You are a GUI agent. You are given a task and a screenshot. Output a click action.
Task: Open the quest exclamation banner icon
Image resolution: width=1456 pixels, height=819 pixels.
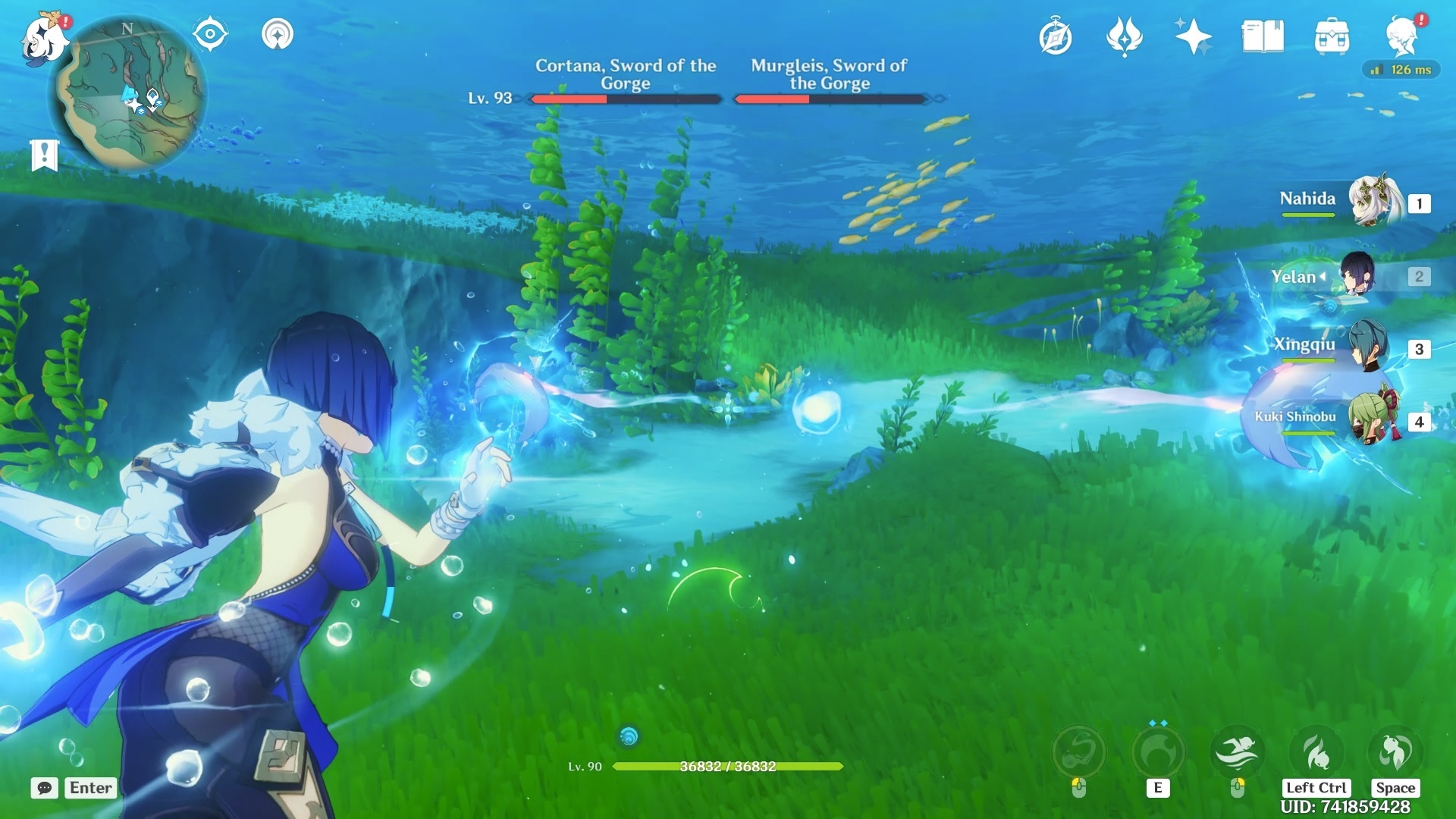[44, 155]
